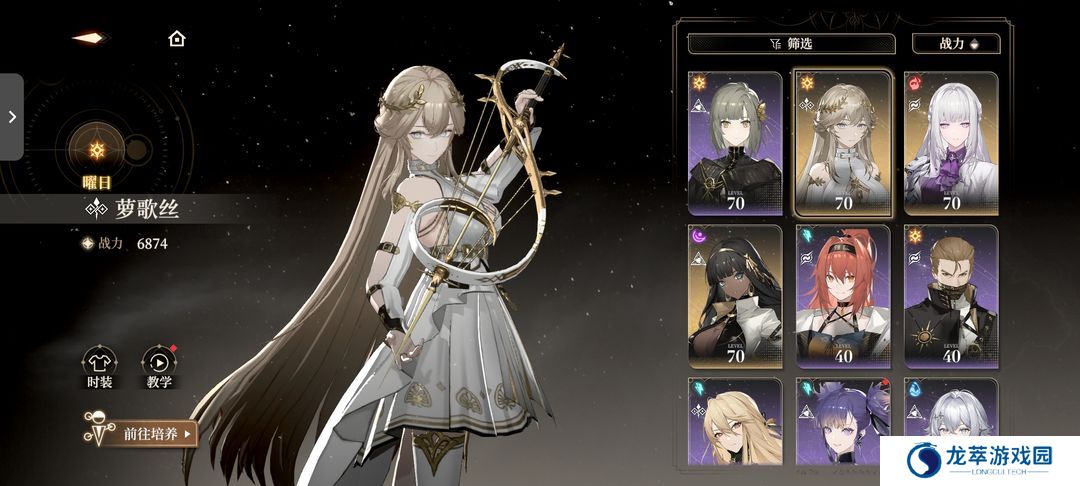Select the brown-haired male character card
Screen dimensions: 1080x486
950,296
